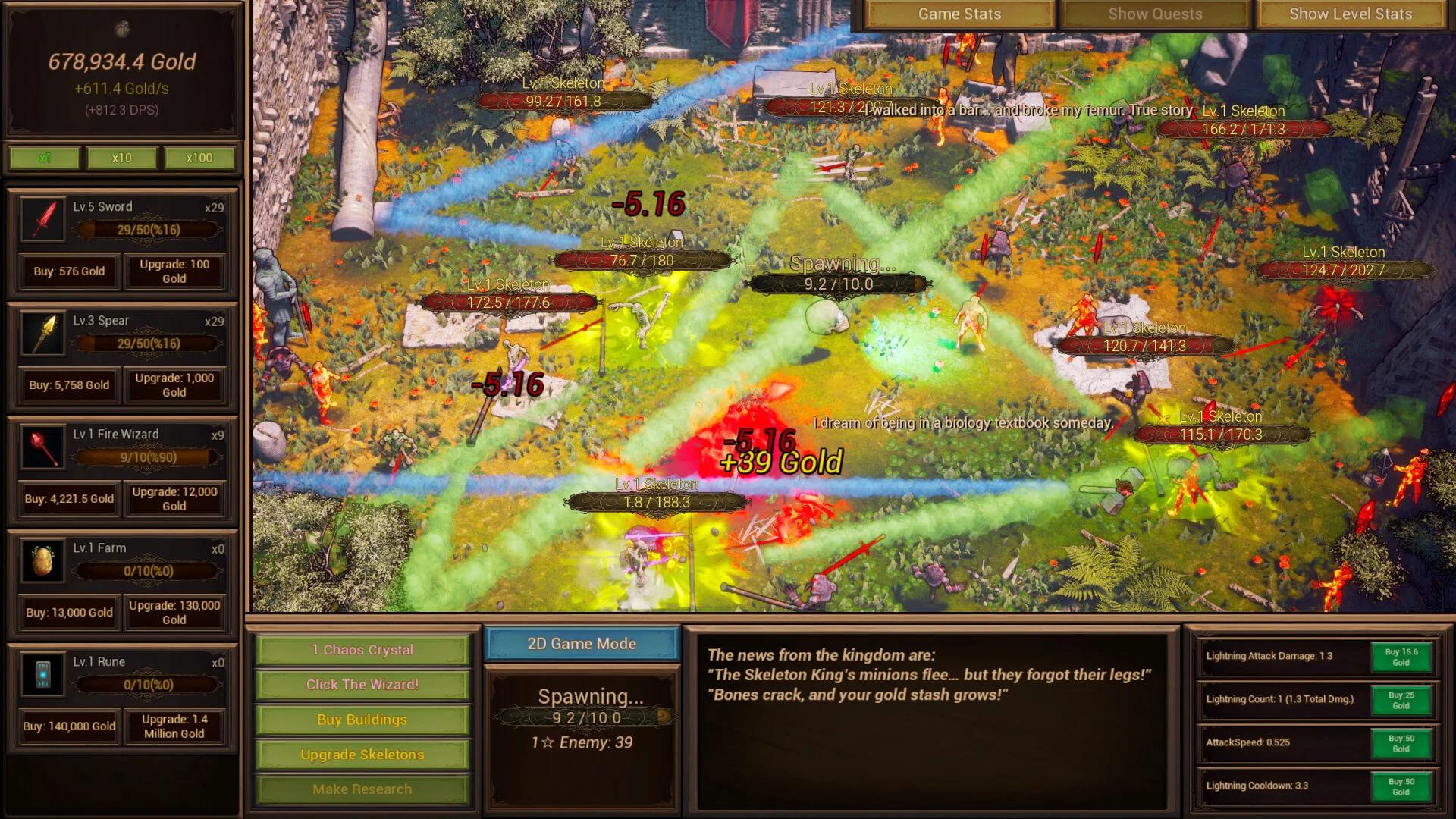Open the Chaos Crystal menu
The height and width of the screenshot is (819, 1456).
tap(362, 650)
